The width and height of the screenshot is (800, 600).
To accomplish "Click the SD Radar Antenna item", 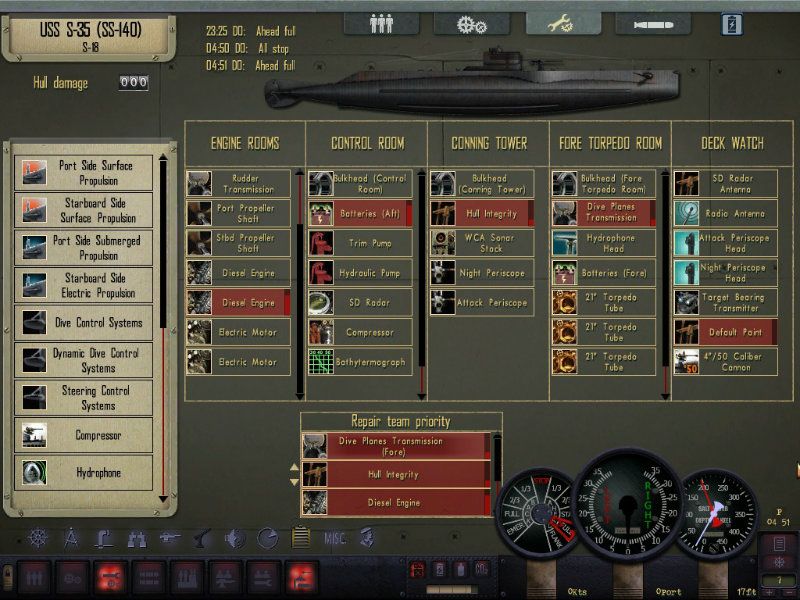I will coord(725,184).
